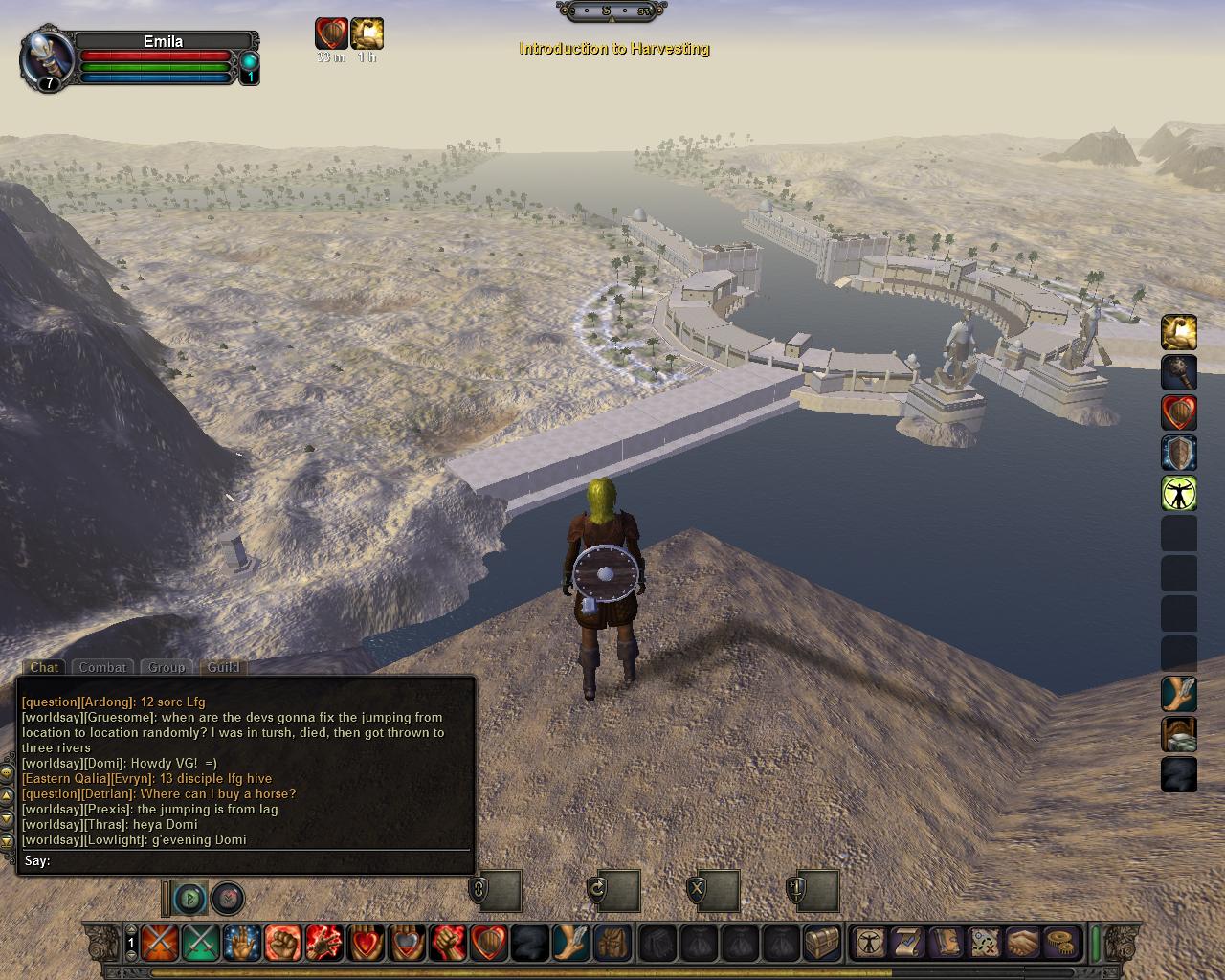1225x980 pixels.
Task: Activate the orange fist attack ability
Action: 282,944
